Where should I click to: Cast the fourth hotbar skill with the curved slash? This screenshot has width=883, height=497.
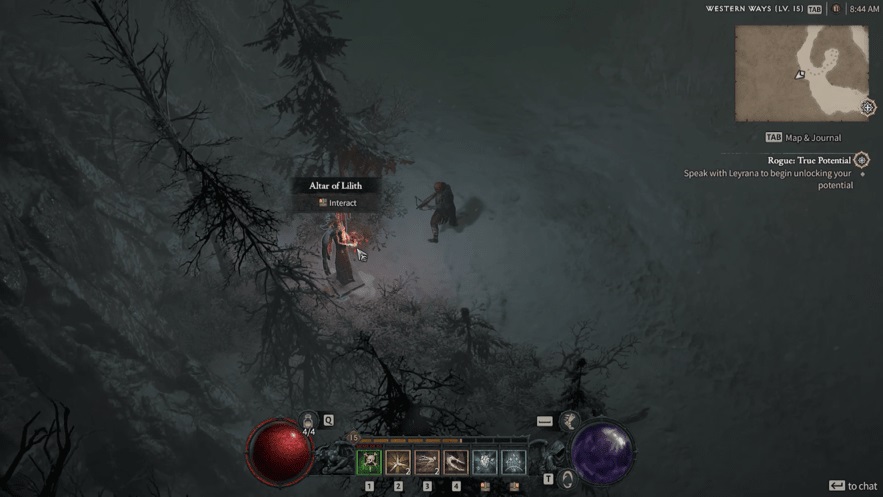click(456, 462)
